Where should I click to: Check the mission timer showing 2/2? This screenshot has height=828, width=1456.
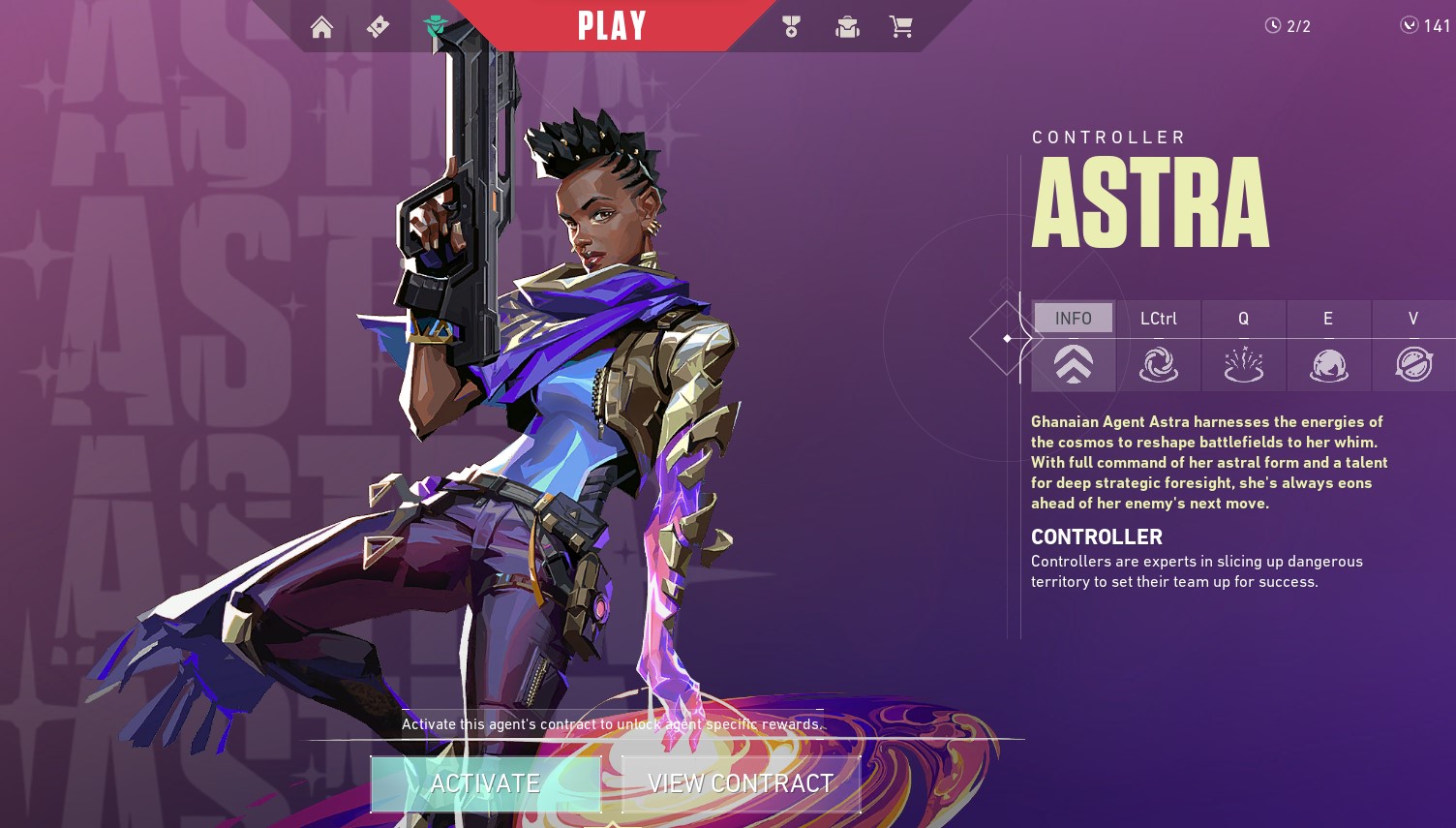1288,26
